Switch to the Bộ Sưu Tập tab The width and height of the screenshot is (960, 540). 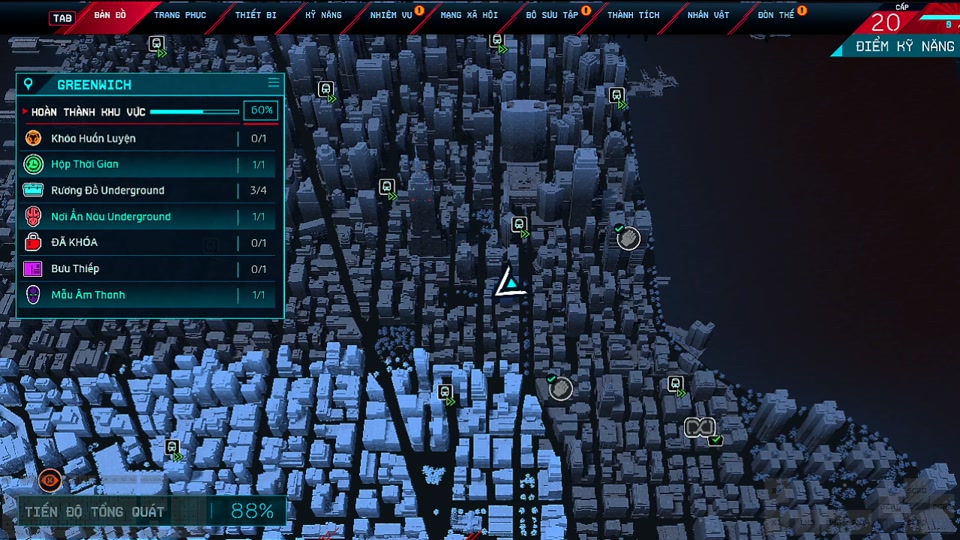coord(552,16)
